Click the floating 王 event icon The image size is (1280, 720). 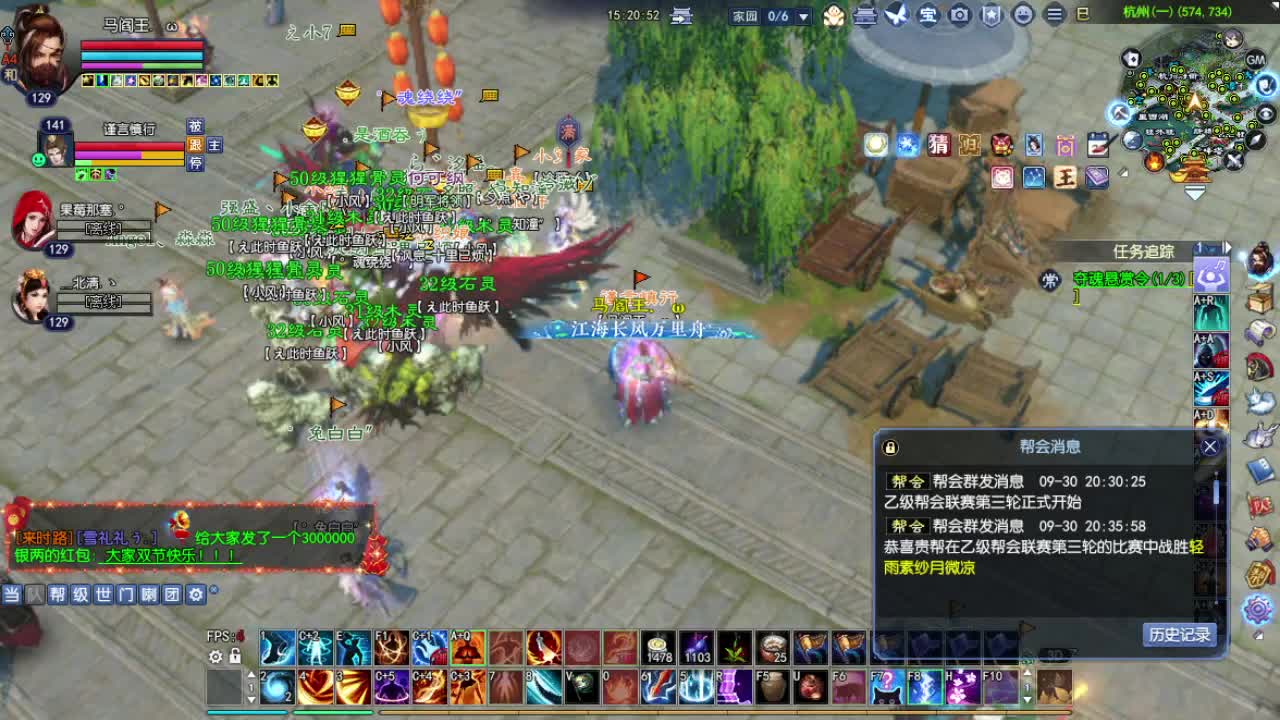[1064, 177]
